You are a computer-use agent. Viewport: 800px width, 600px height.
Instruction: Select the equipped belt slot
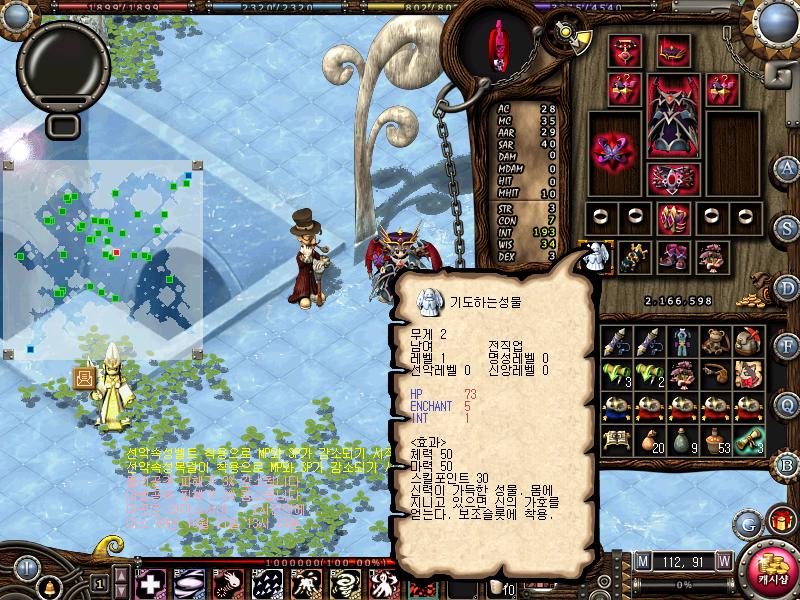pos(675,178)
